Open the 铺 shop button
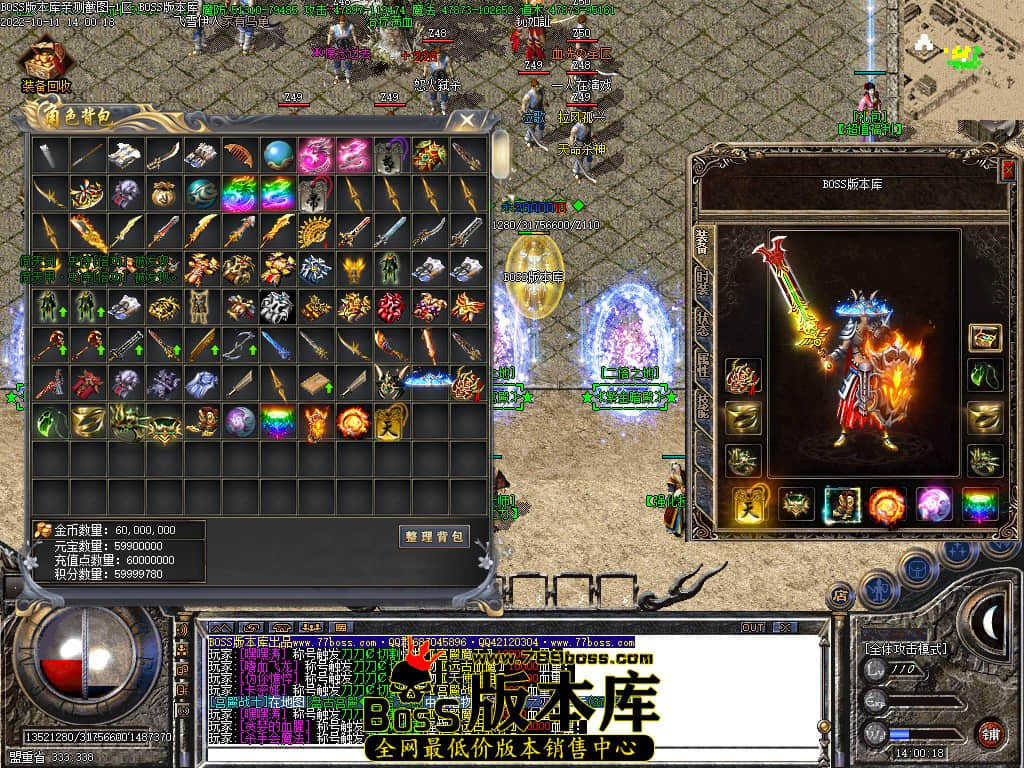Screen dimensions: 1024x768 (x=989, y=733)
